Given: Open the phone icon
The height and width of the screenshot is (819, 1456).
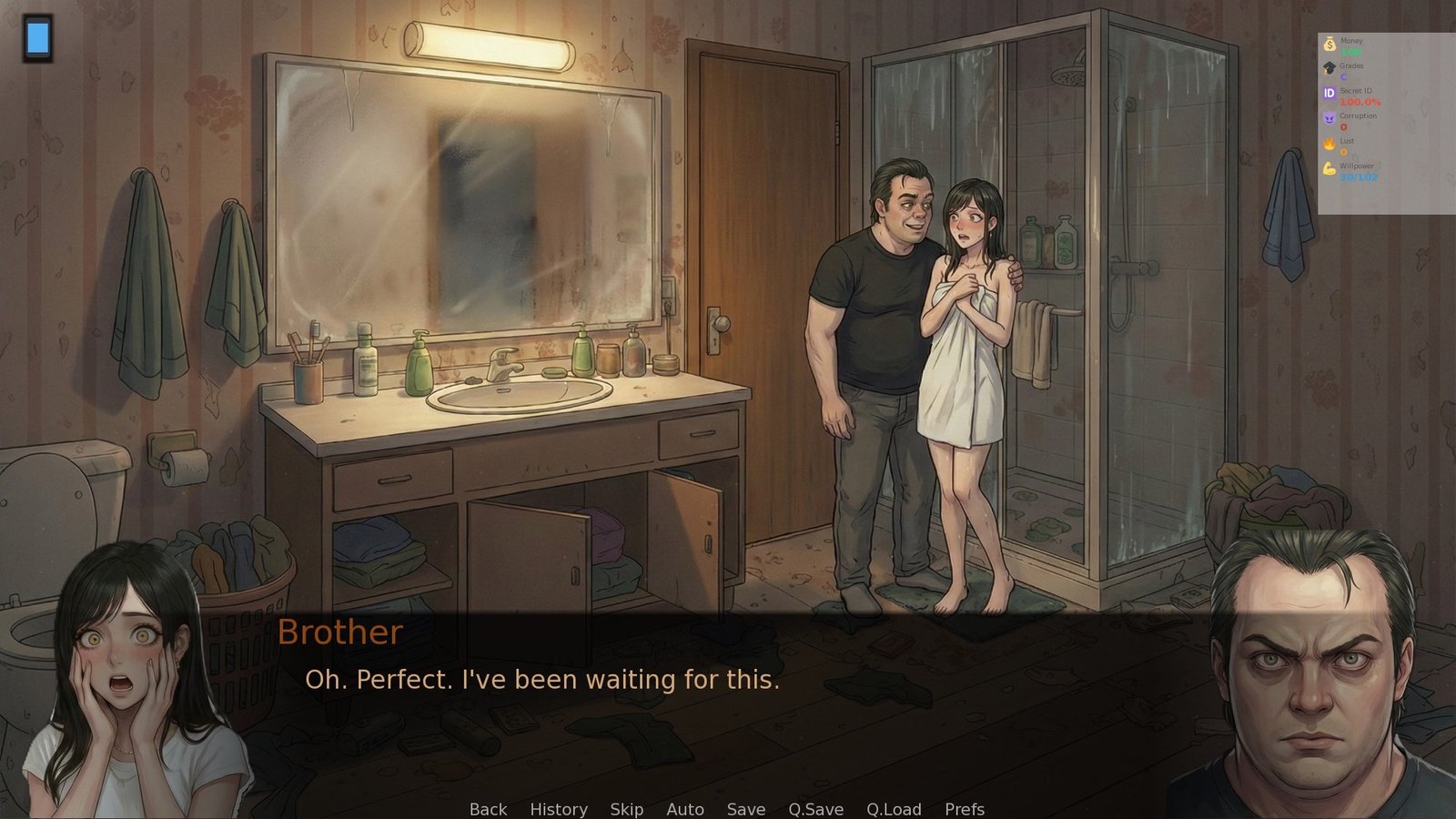Looking at the screenshot, I should click(x=37, y=38).
